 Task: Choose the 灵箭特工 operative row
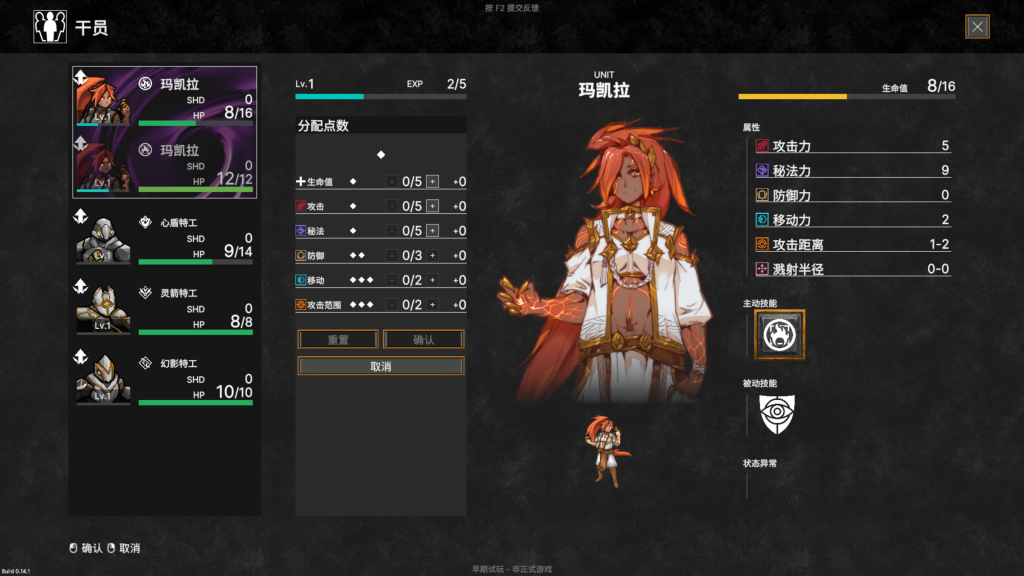[x=165, y=308]
